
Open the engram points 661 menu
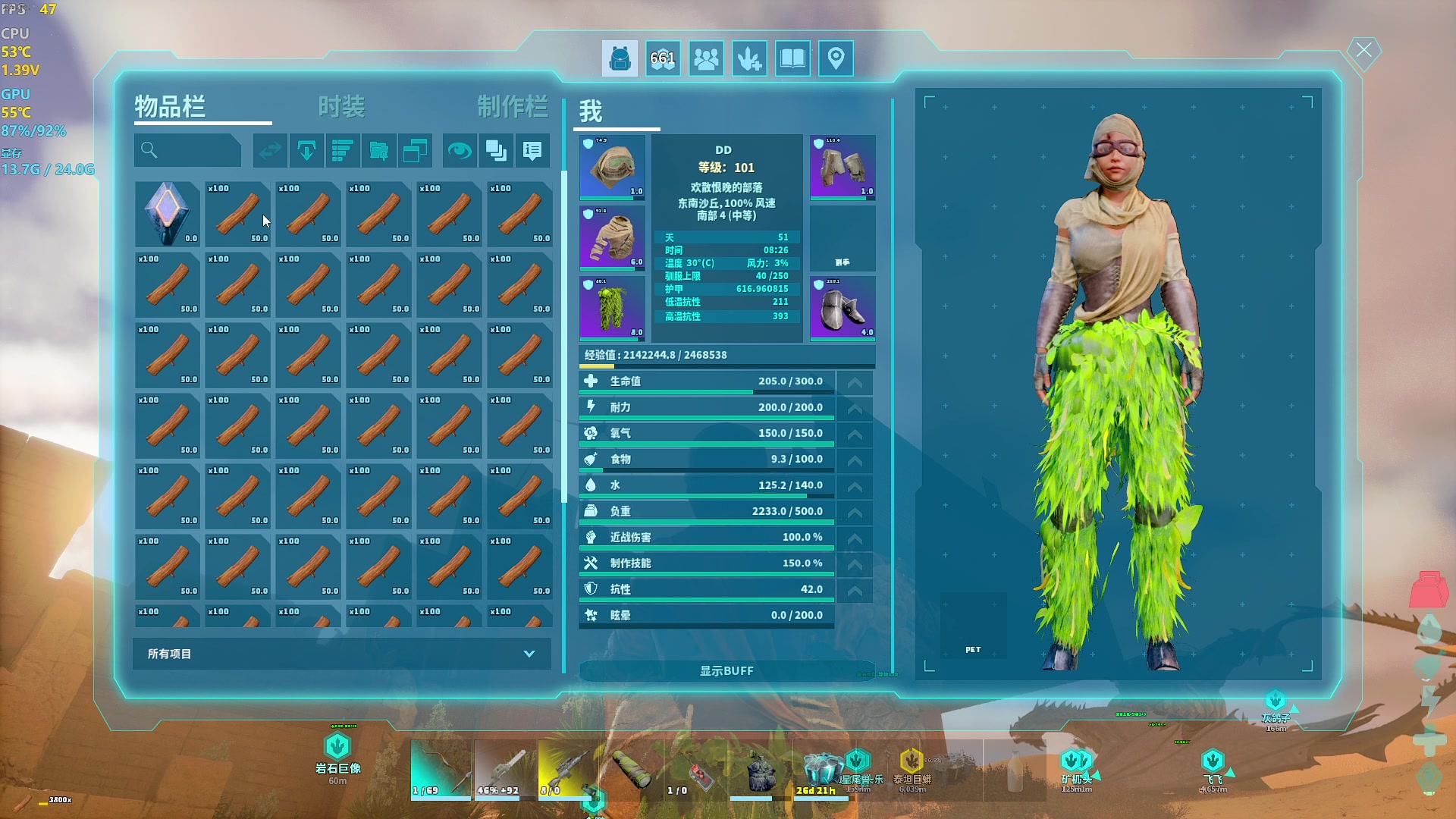663,58
